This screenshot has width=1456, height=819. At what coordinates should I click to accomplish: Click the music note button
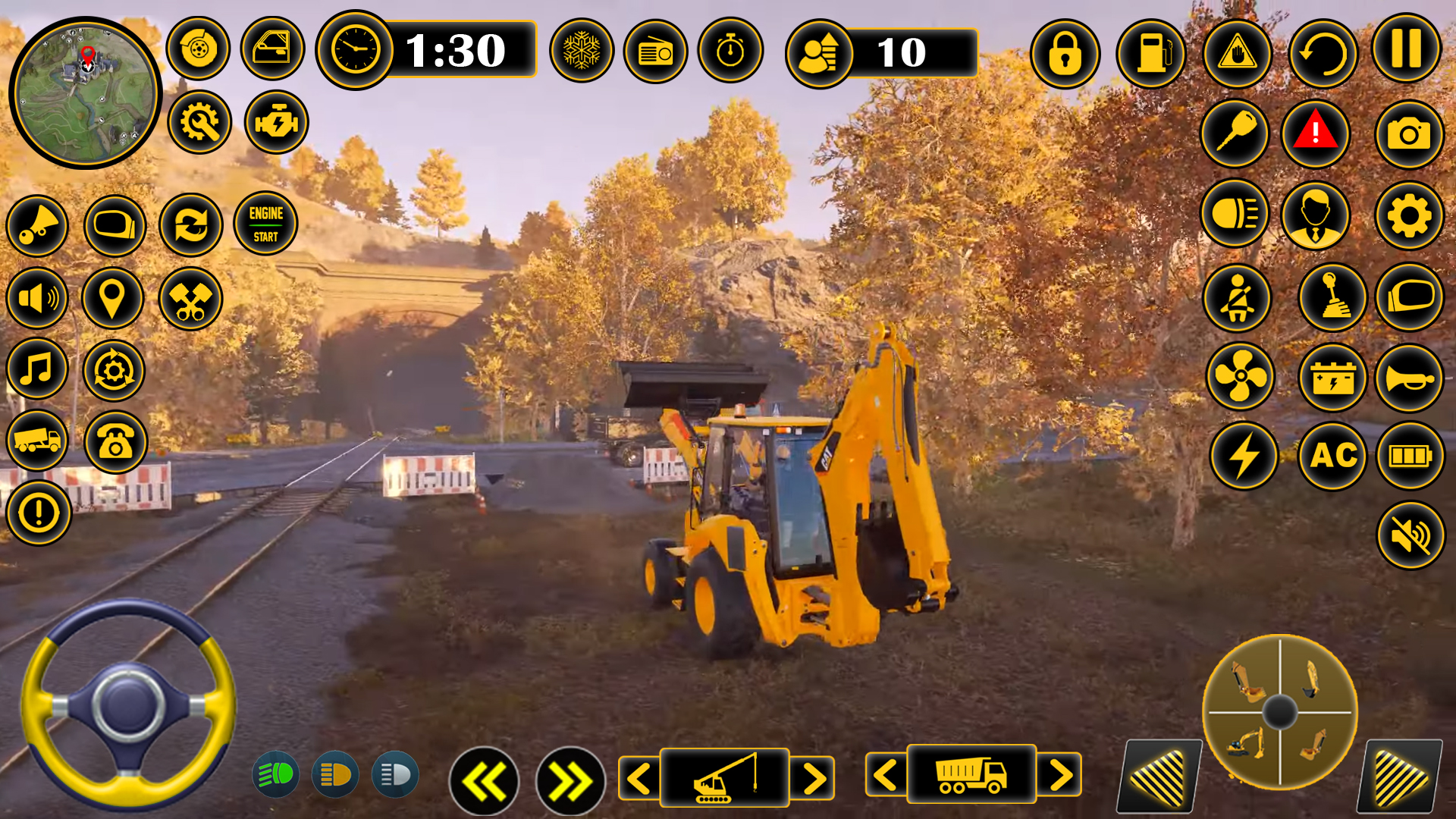[x=37, y=370]
